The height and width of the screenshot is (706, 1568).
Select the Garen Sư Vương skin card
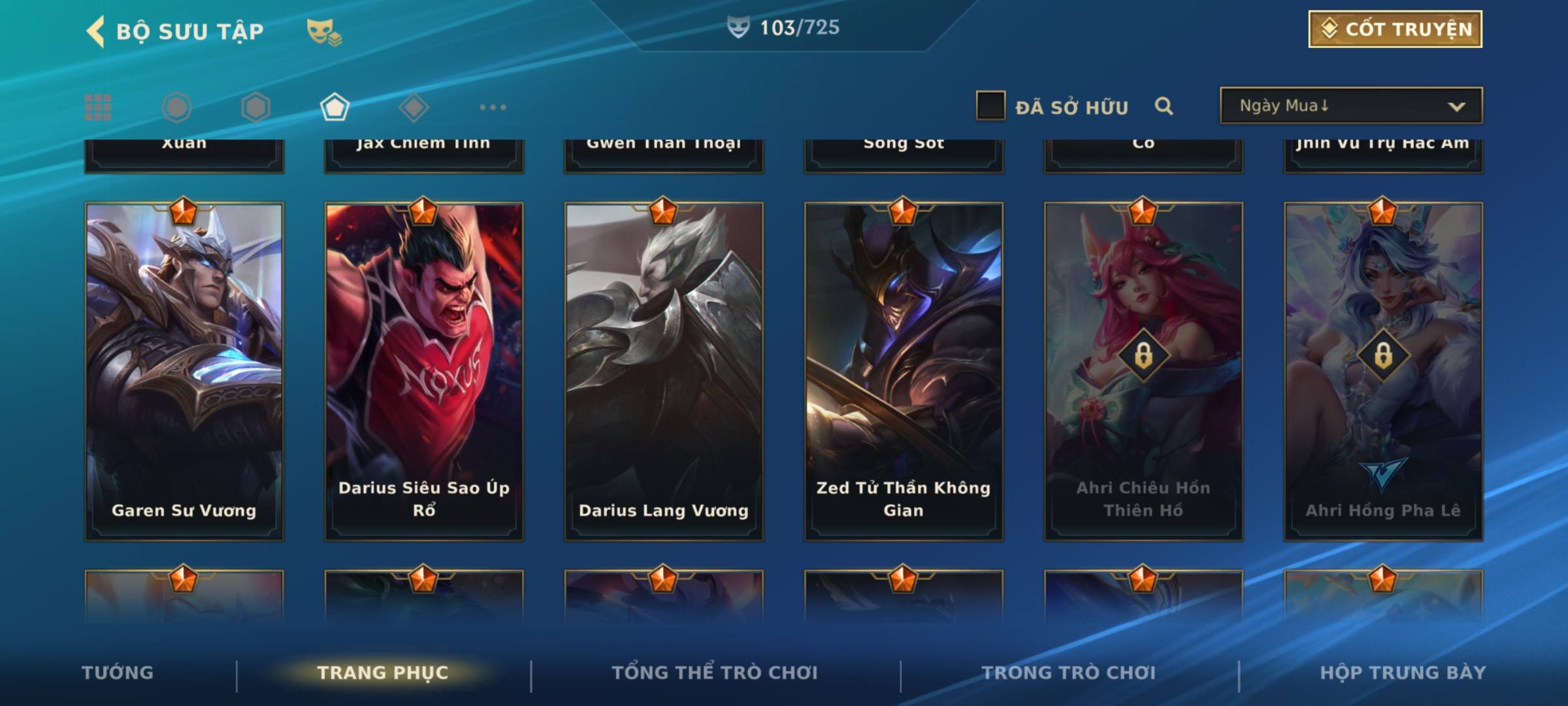pos(184,371)
